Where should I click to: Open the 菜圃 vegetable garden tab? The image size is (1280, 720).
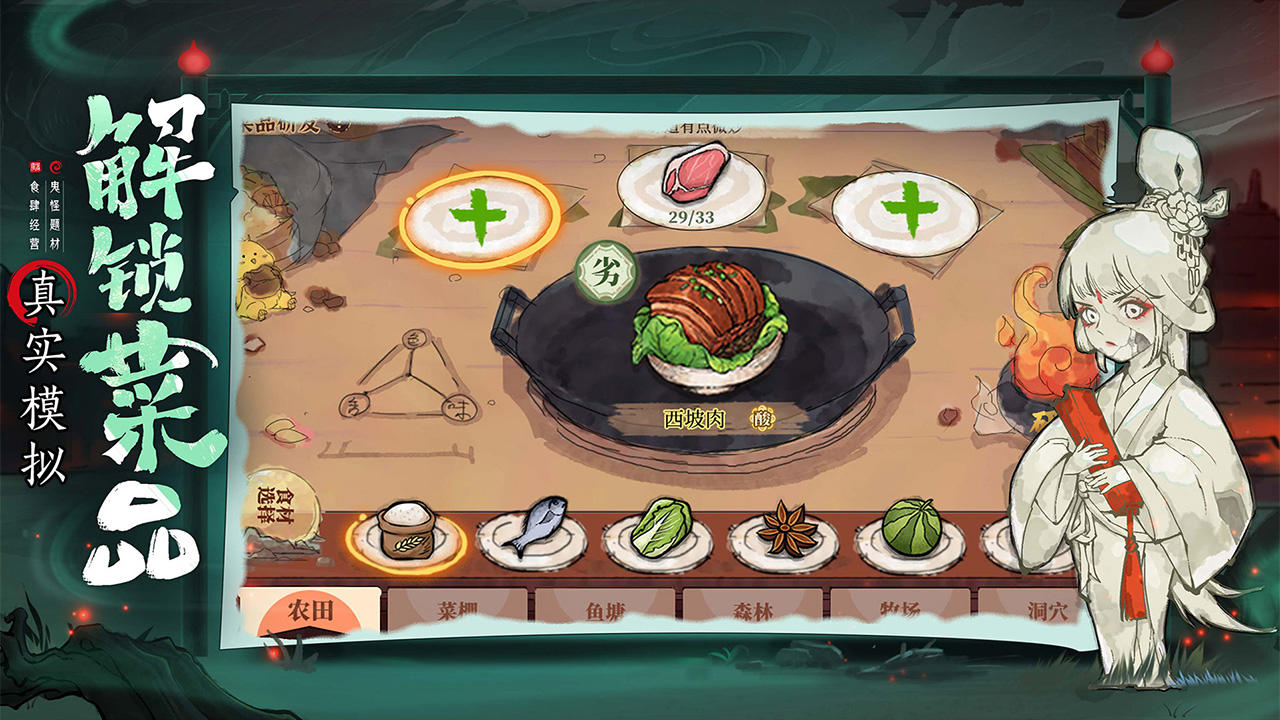[459, 610]
